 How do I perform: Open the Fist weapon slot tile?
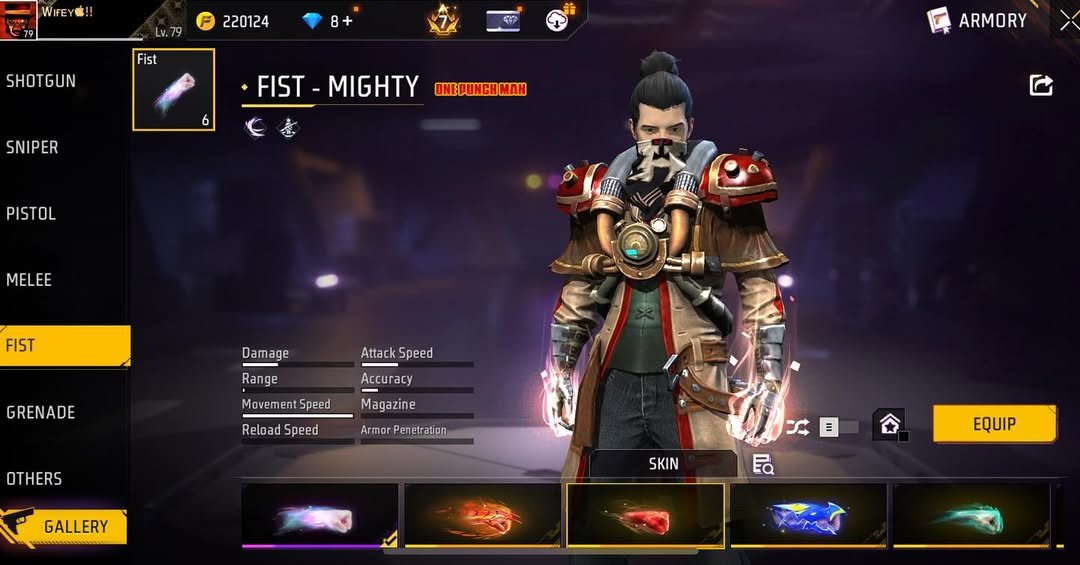click(173, 90)
